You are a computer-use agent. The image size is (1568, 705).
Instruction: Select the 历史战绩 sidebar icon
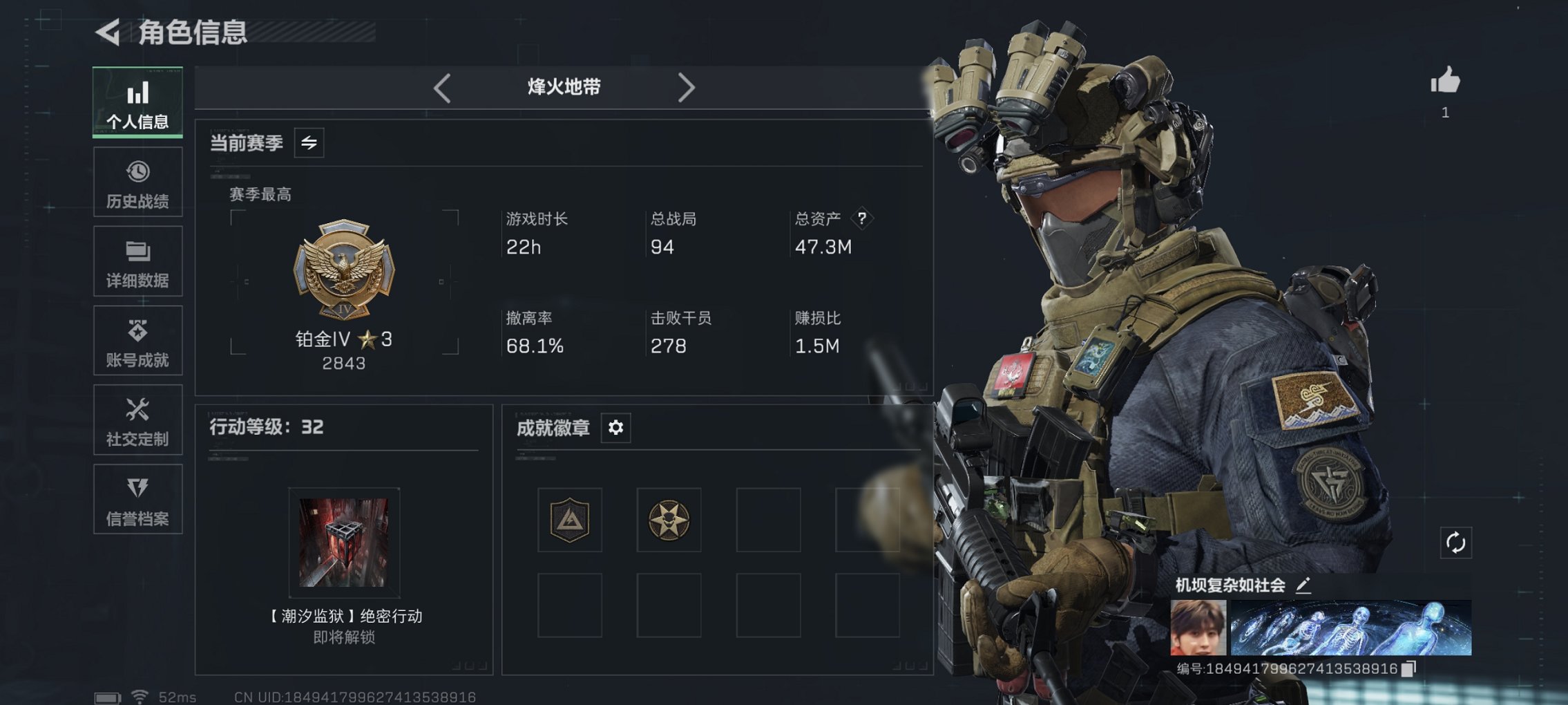(137, 182)
